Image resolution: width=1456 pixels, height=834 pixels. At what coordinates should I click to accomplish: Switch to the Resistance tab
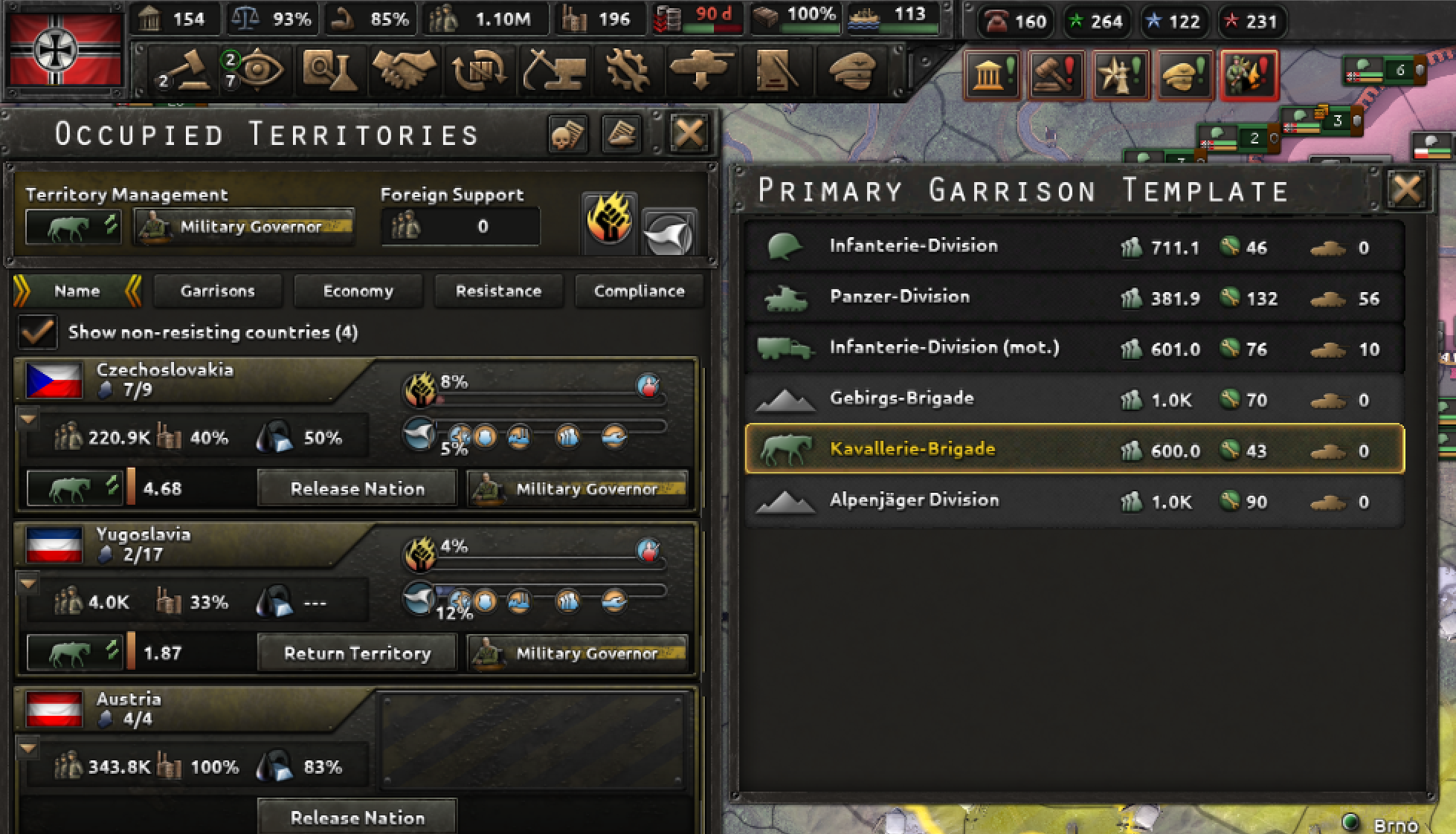(x=498, y=291)
